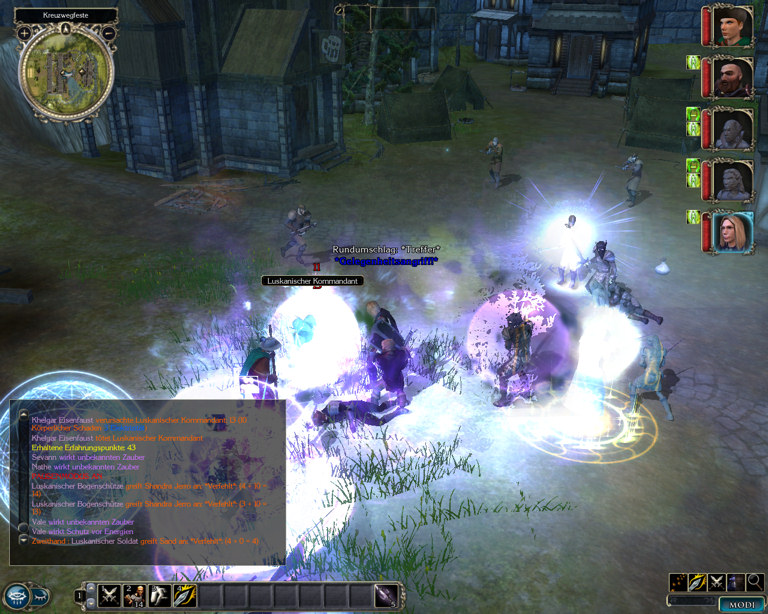Zoom in the minimap with plus button
The height and width of the screenshot is (614, 768).
24,33
